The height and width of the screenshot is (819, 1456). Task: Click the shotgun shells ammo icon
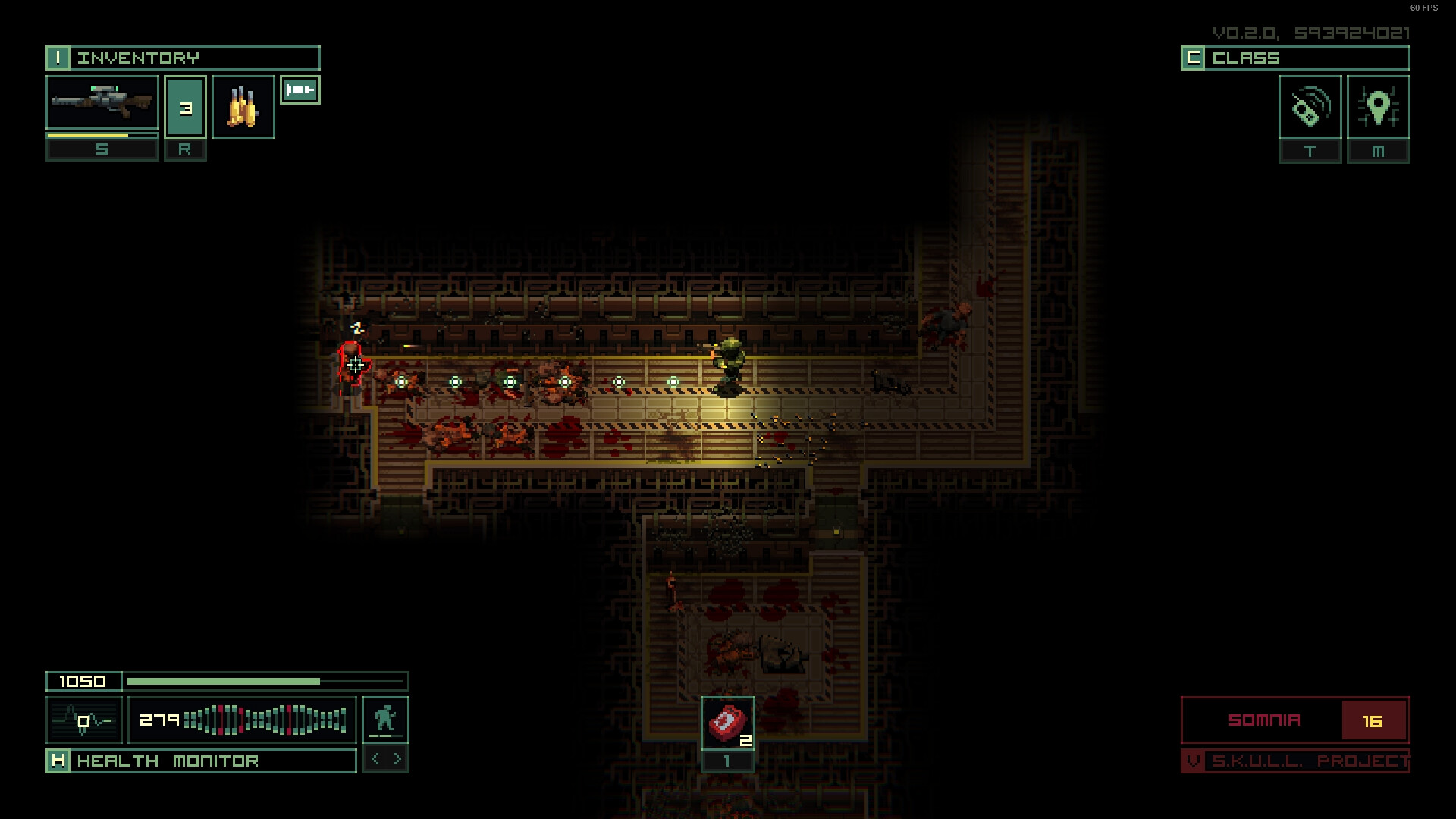click(x=242, y=106)
